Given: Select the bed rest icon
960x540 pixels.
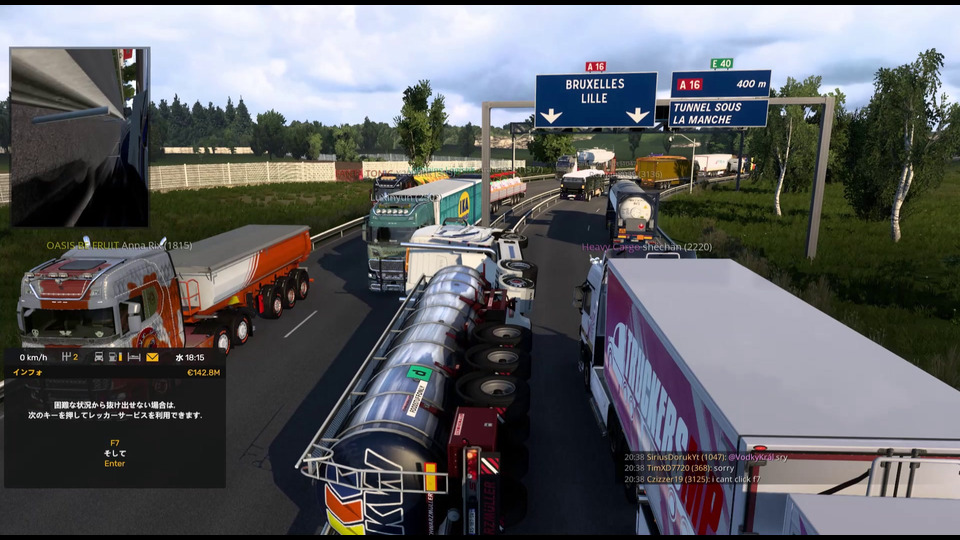Looking at the screenshot, I should pos(134,357).
